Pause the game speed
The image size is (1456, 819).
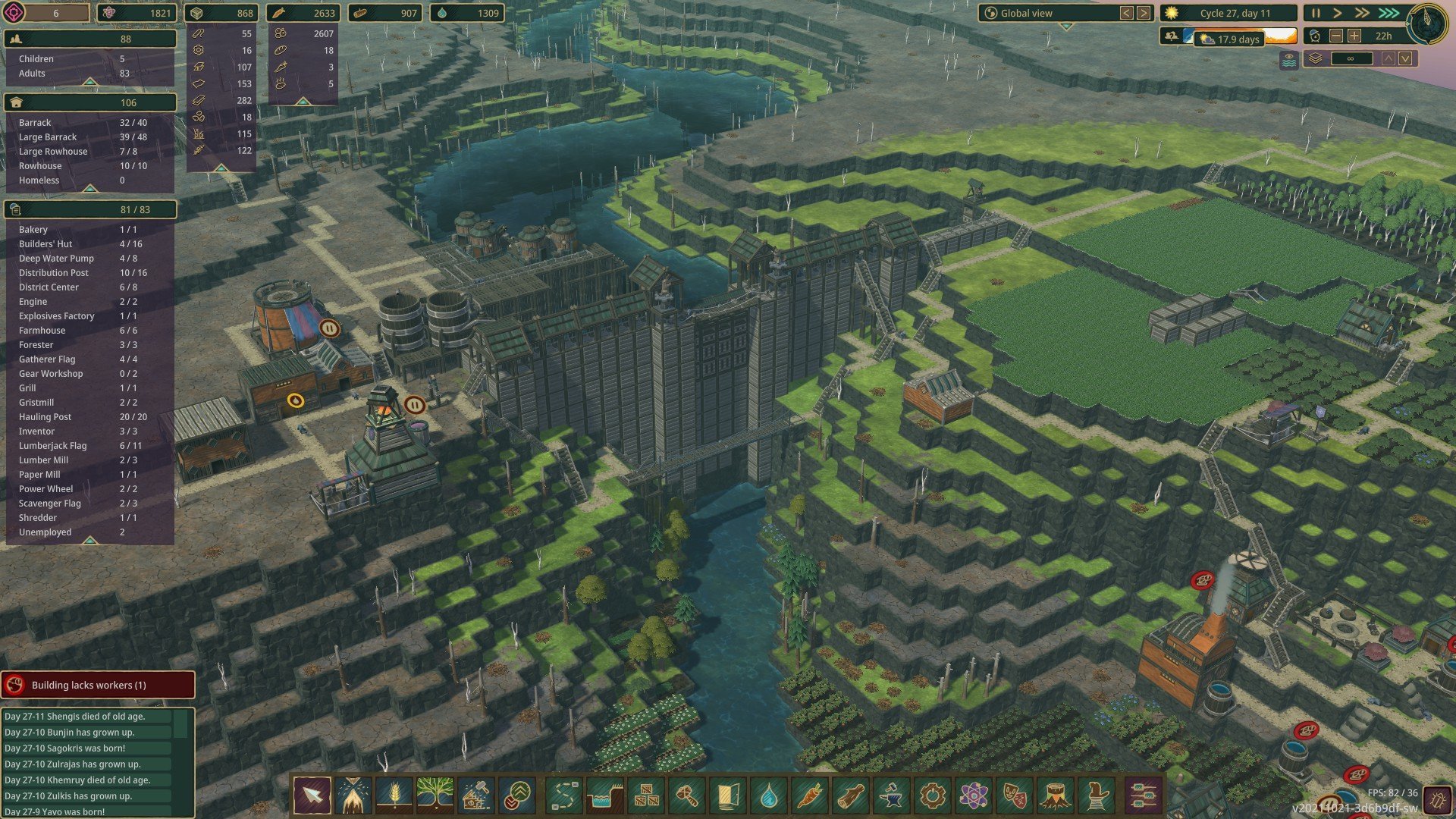[x=1316, y=13]
